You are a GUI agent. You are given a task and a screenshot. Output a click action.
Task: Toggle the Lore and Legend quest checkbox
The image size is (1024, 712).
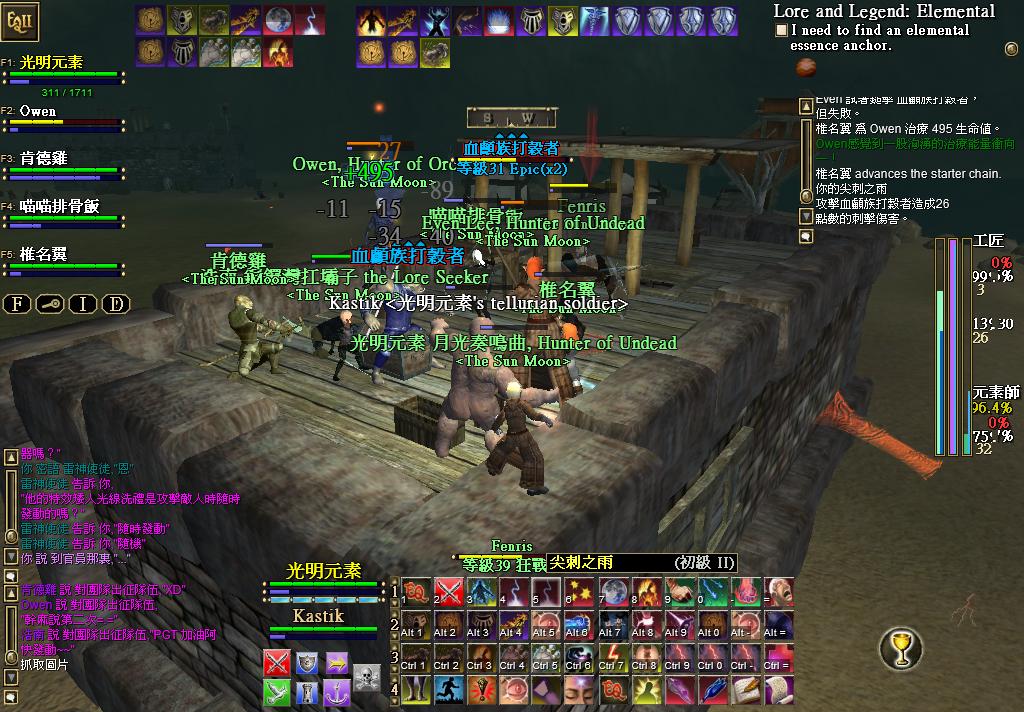pyautogui.click(x=781, y=31)
